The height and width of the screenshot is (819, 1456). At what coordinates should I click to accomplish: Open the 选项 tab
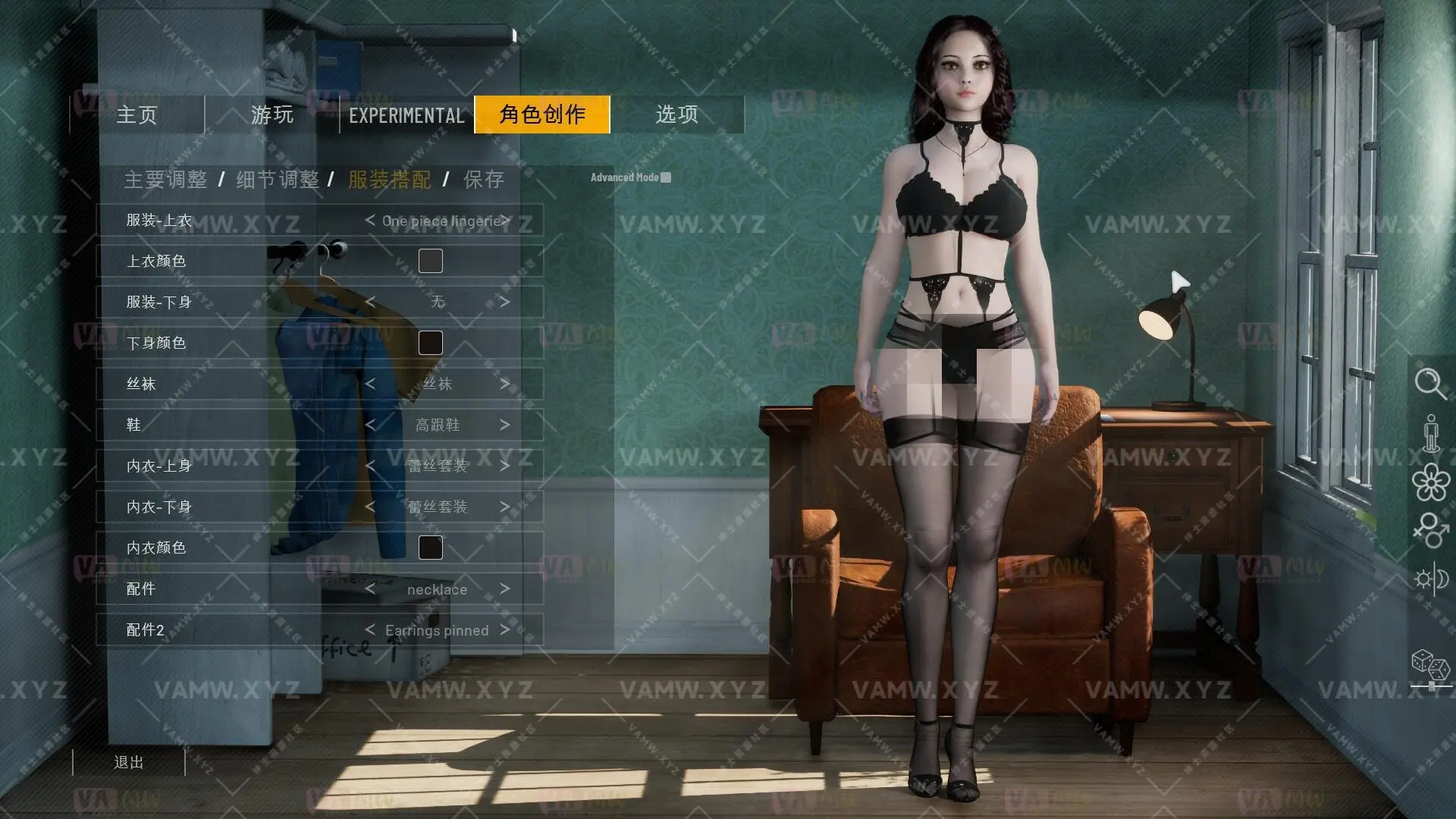coord(677,115)
